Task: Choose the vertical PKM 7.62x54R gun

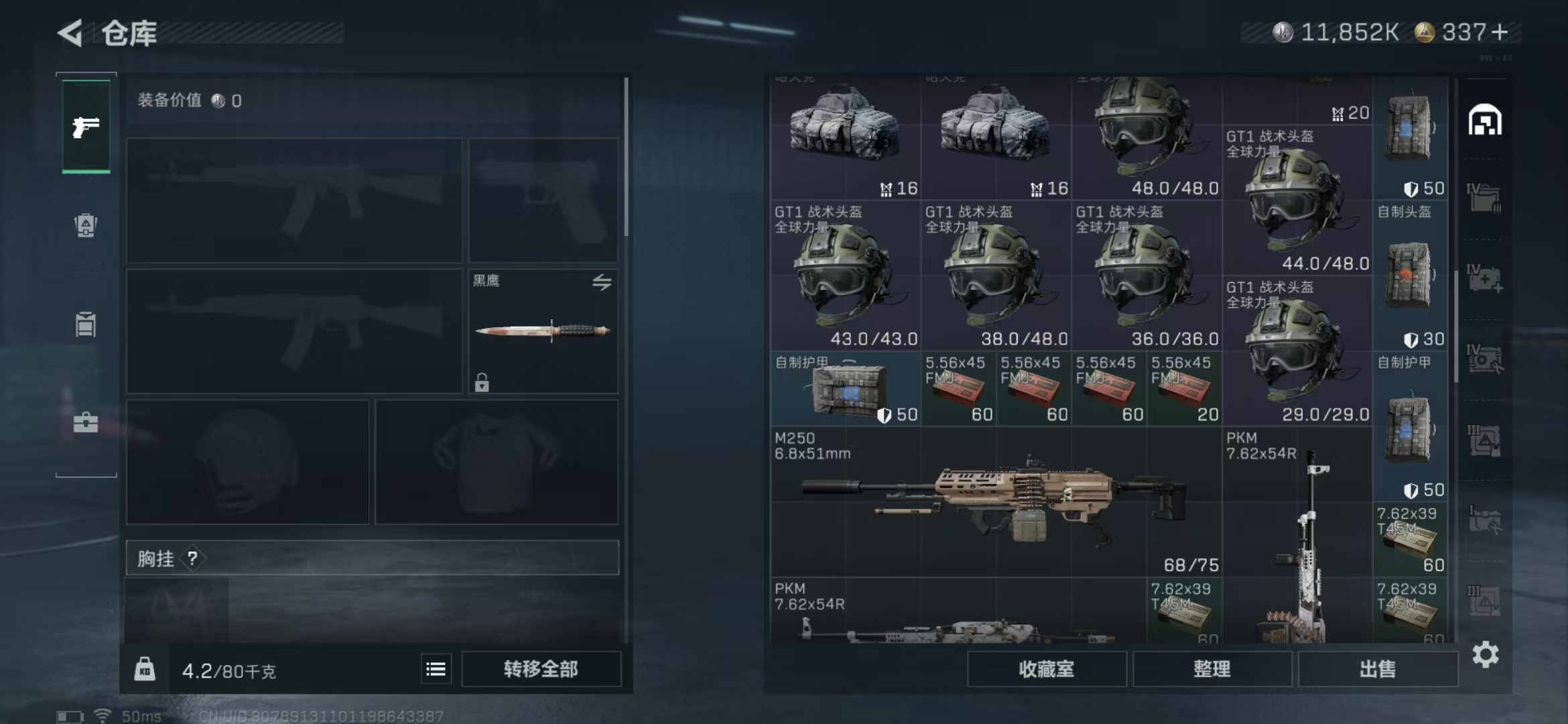Action: (x=1297, y=536)
